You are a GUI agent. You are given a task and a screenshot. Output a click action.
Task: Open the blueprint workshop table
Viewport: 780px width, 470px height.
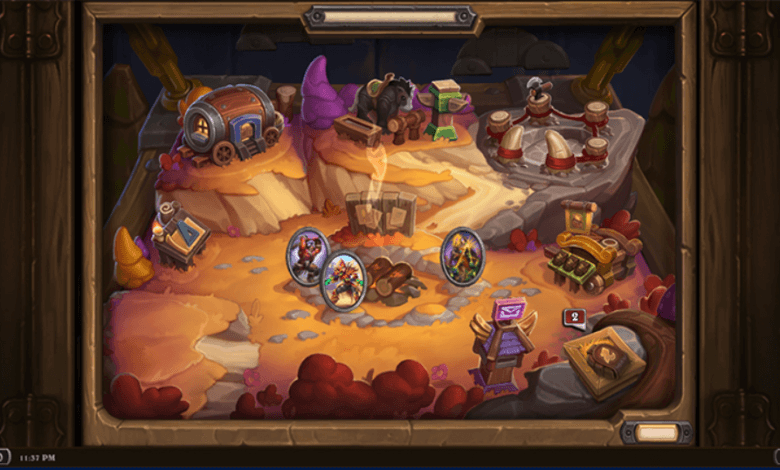182,233
